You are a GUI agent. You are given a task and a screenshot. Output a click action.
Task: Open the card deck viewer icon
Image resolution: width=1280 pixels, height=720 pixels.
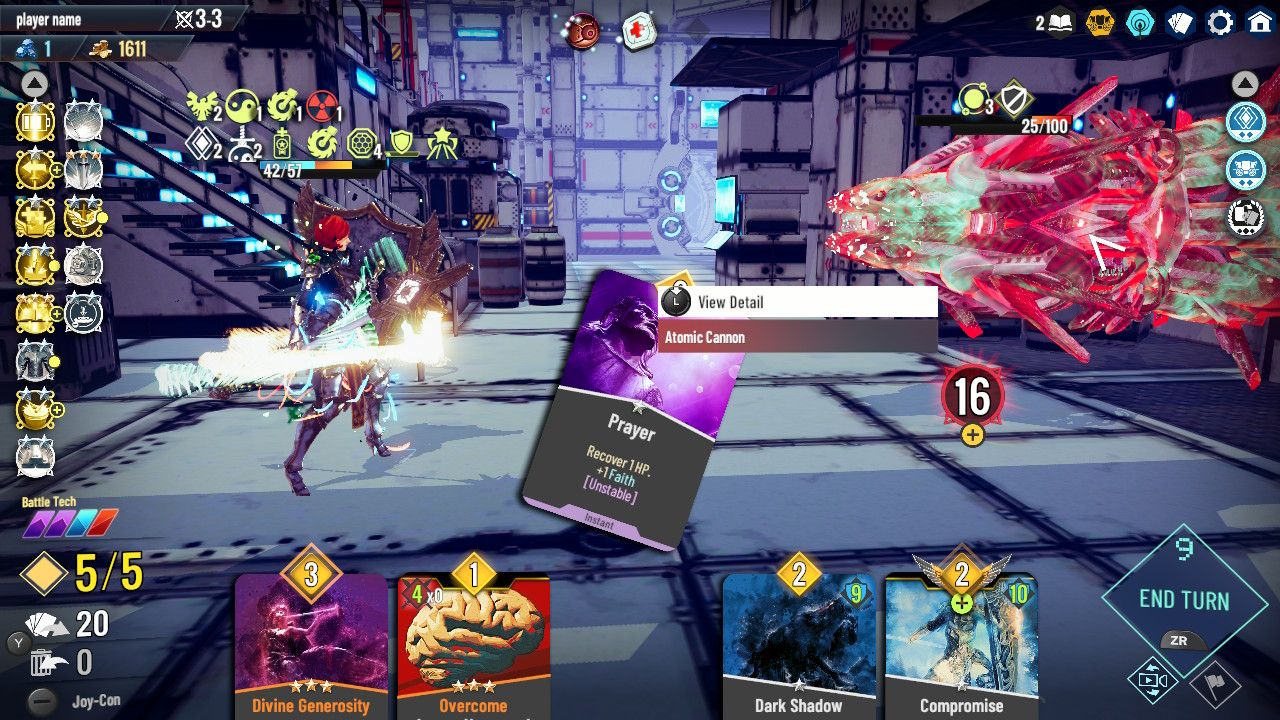pos(1180,22)
